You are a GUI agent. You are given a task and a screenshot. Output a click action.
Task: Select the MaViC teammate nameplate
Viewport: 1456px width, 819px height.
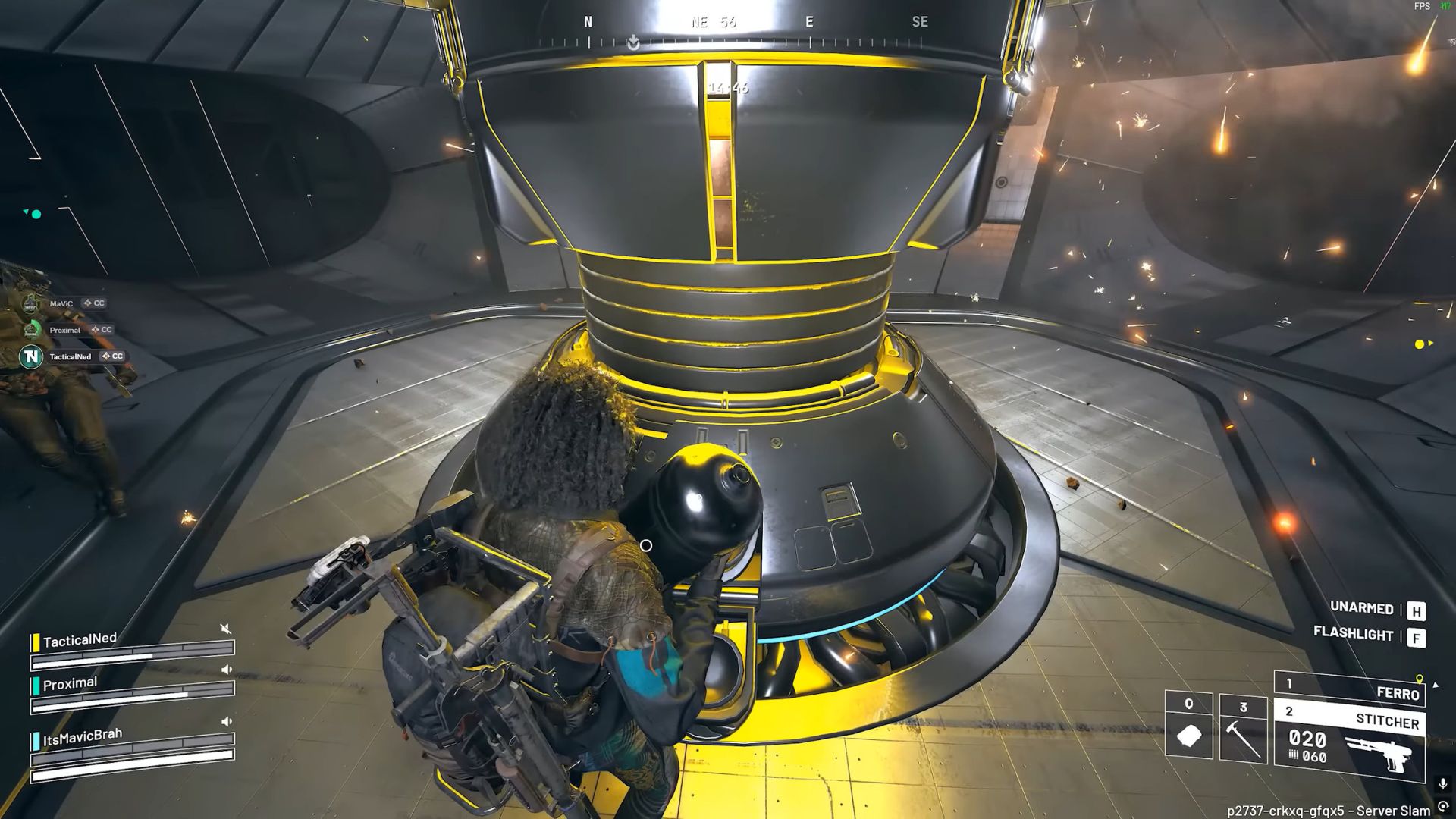[62, 303]
